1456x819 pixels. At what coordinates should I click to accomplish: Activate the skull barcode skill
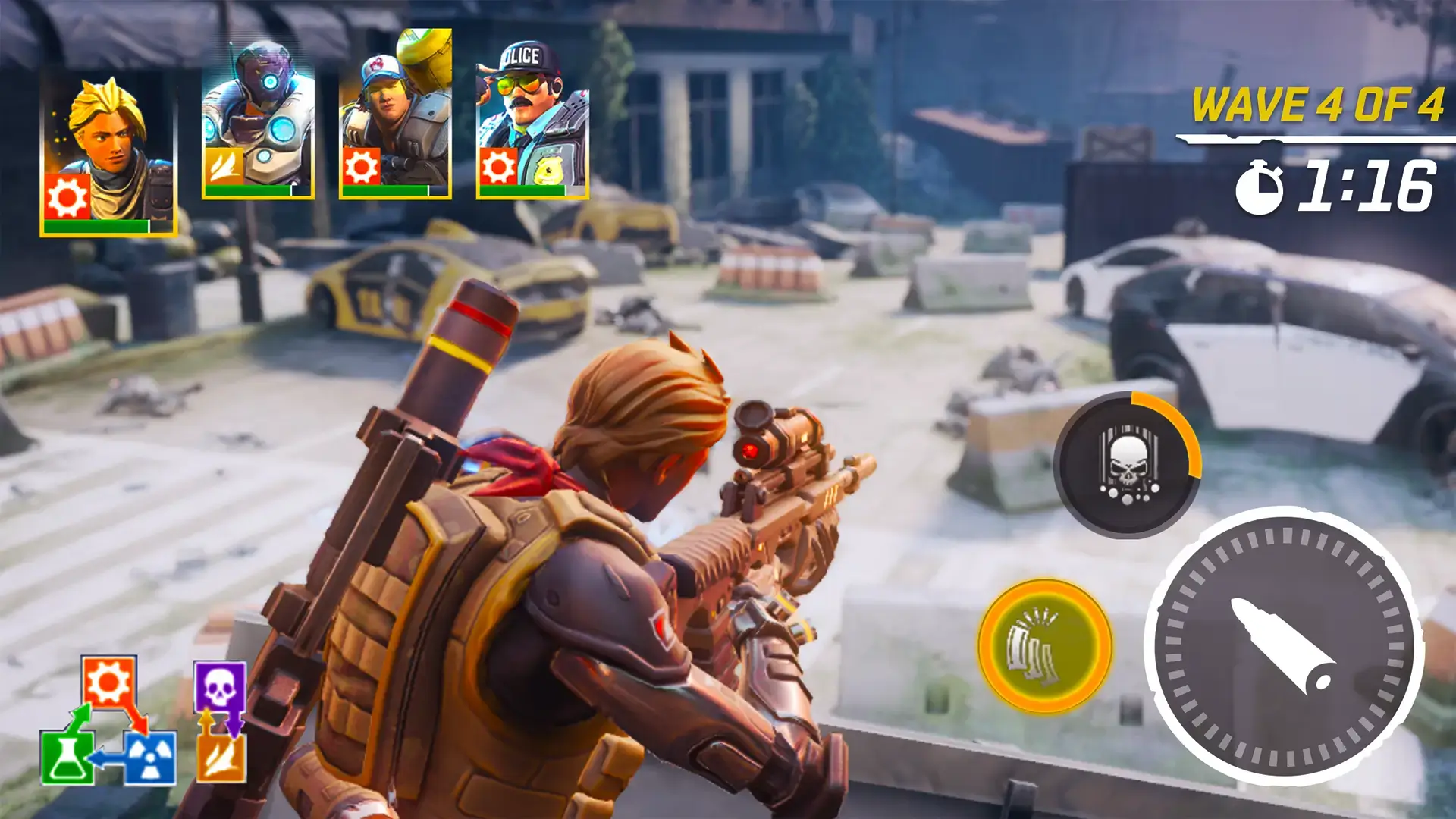coord(1128,465)
